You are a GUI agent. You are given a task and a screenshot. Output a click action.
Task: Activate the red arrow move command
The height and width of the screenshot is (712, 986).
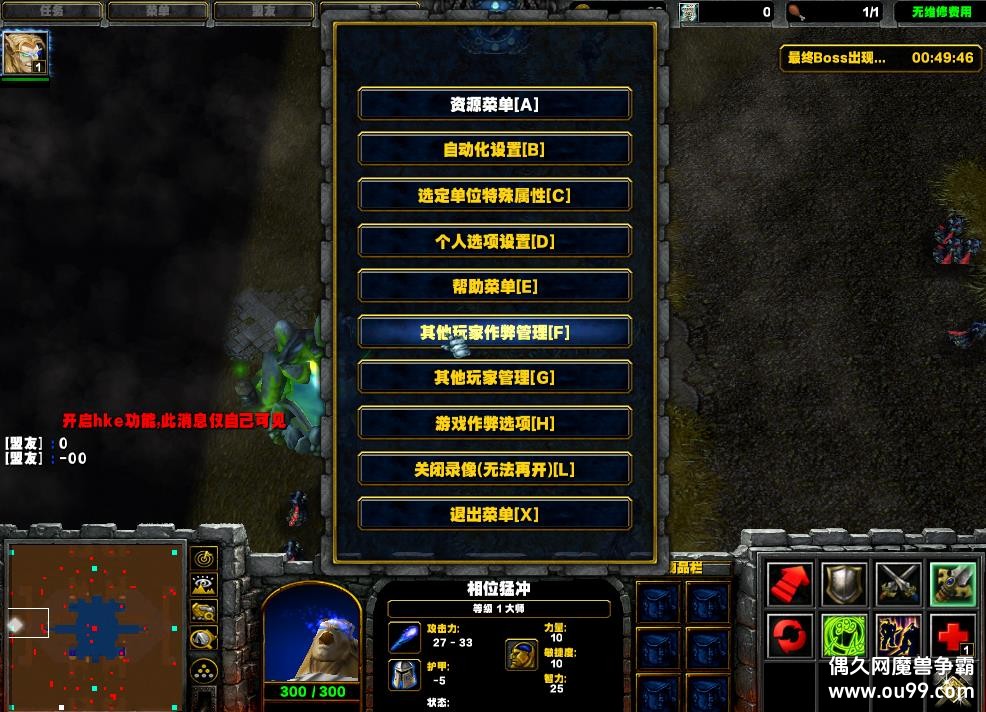coord(787,584)
